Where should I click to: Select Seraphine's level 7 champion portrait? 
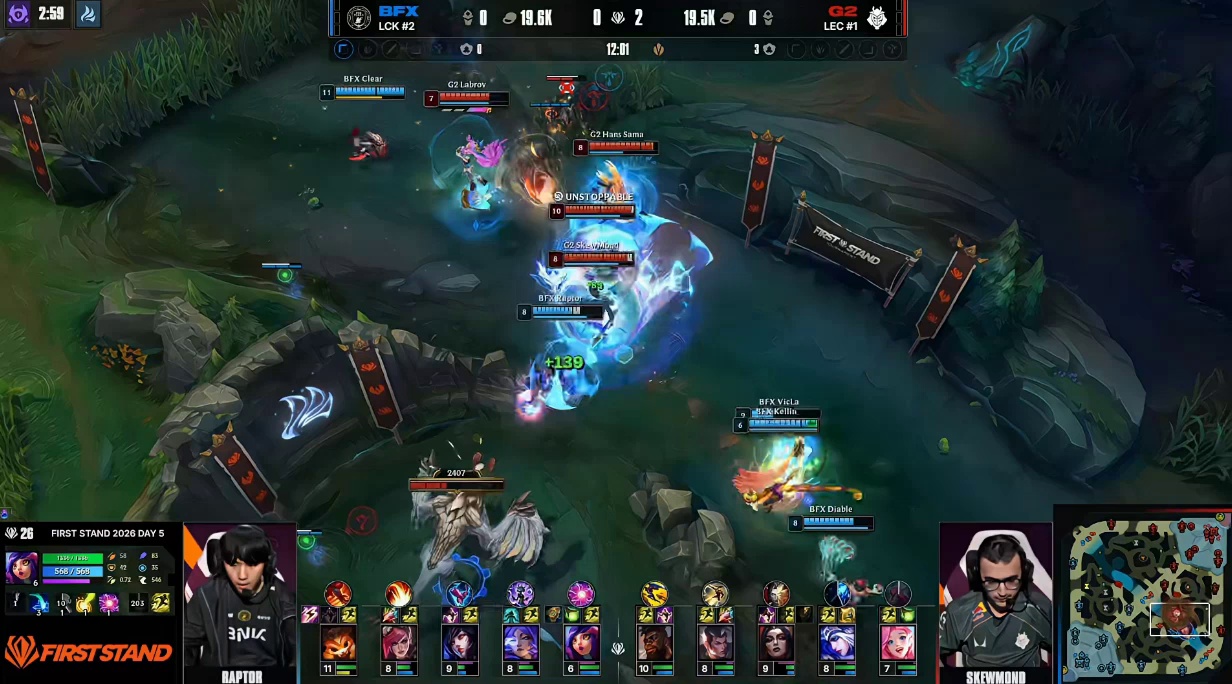pyautogui.click(x=898, y=642)
